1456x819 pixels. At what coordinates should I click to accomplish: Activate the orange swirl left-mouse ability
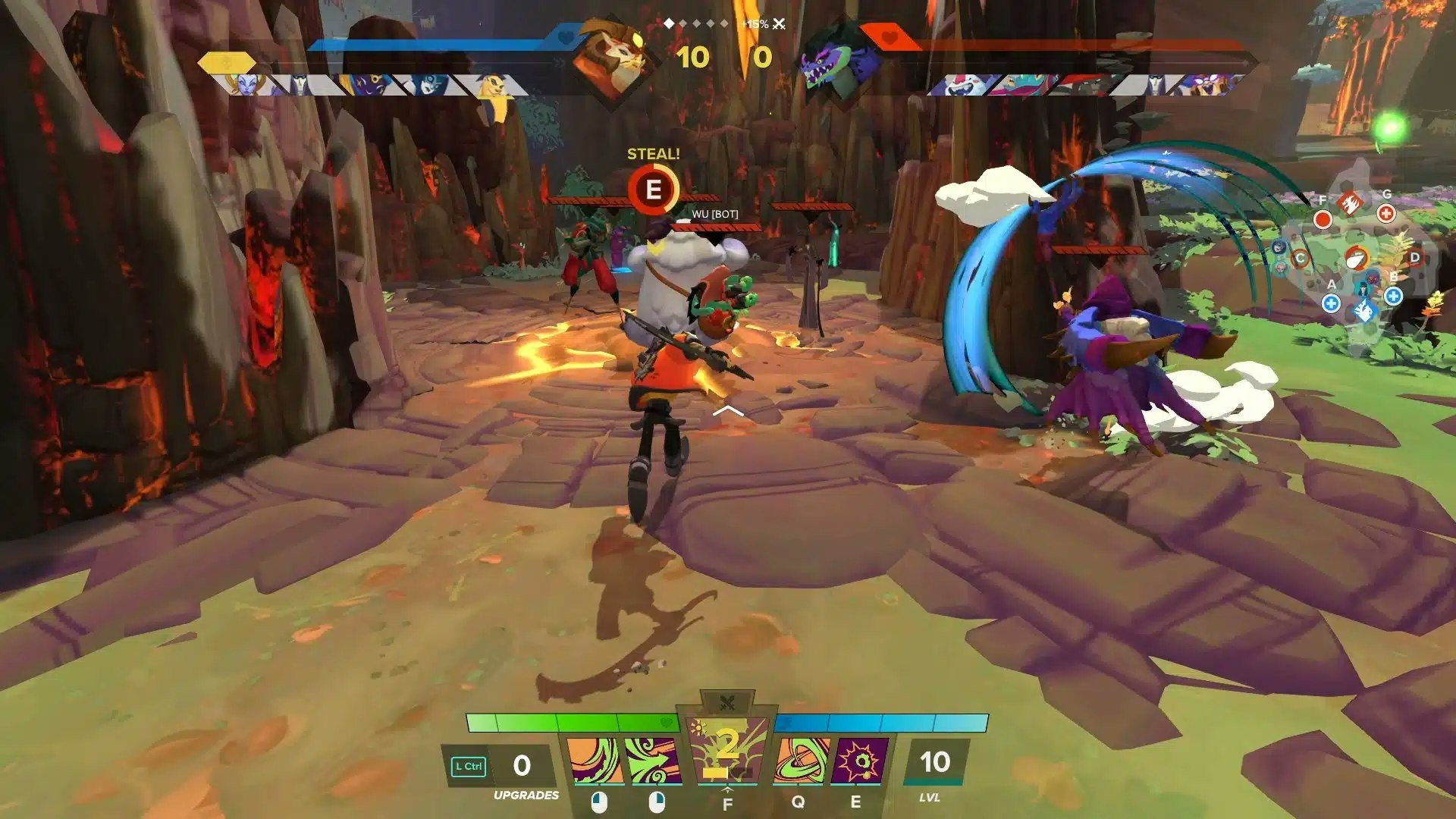[x=595, y=761]
